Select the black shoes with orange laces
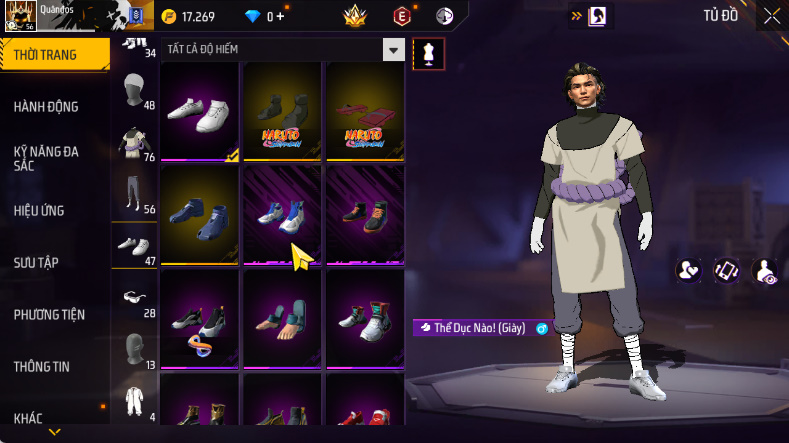This screenshot has height=443, width=789. click(365, 214)
